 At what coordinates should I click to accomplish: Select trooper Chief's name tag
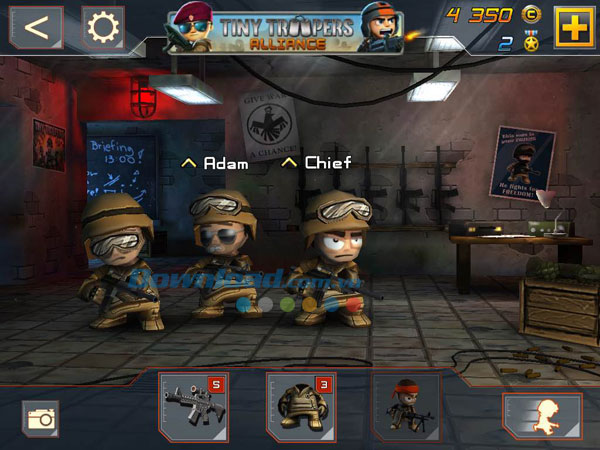click(x=316, y=162)
